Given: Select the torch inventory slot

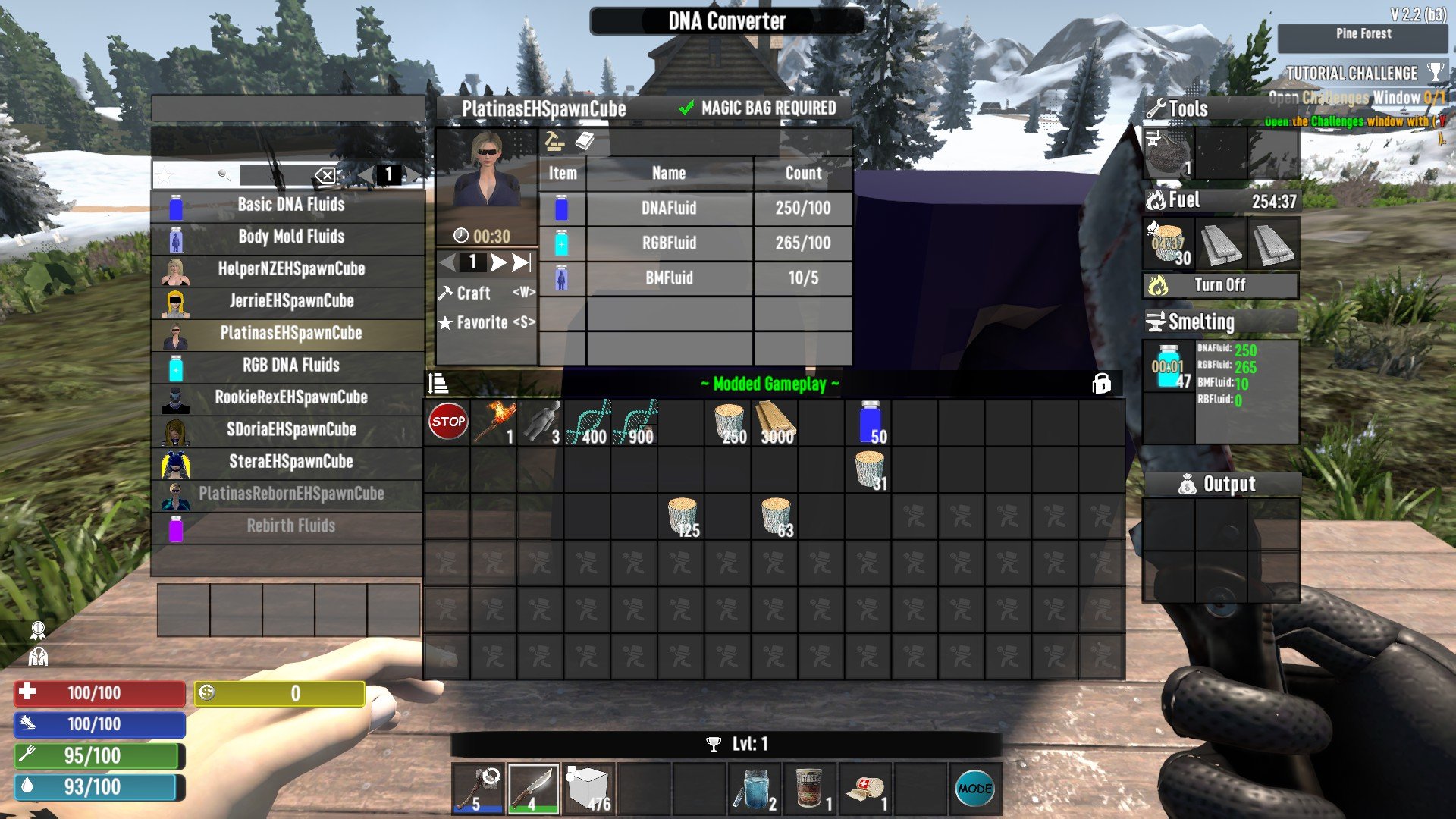Looking at the screenshot, I should pos(494,422).
